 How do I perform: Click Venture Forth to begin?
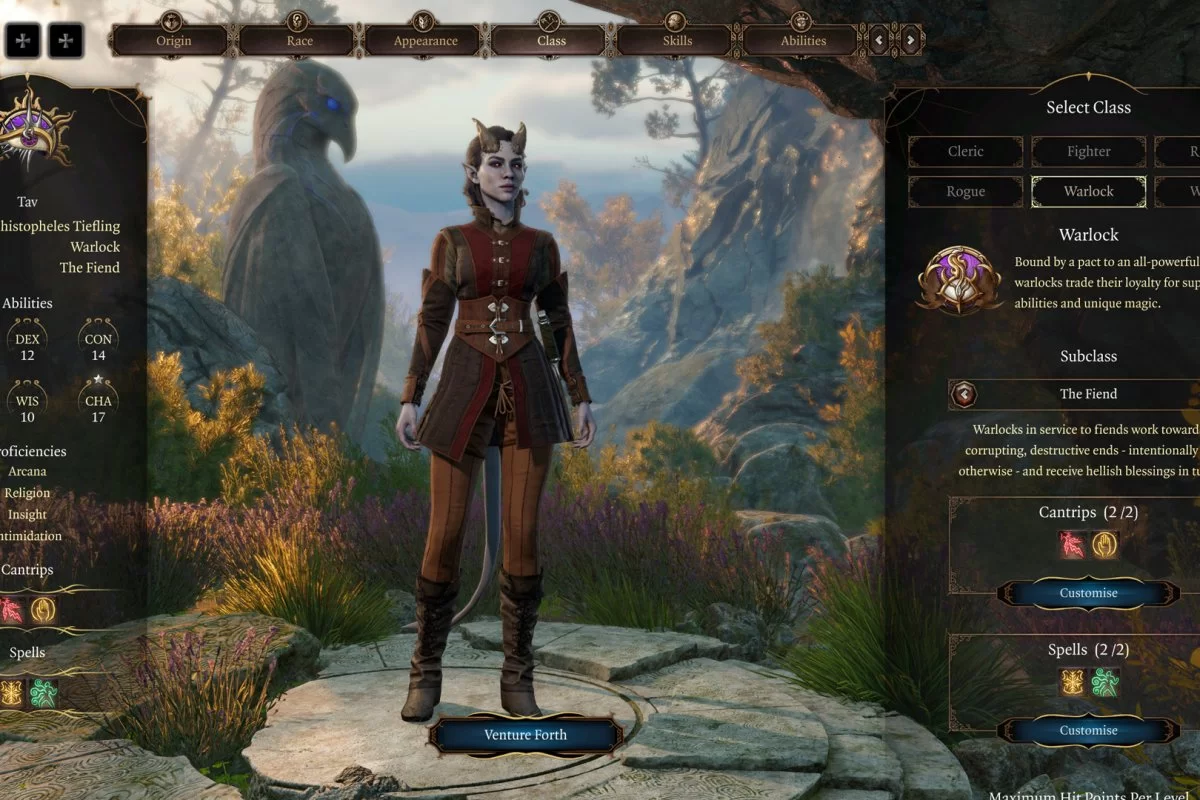click(x=525, y=735)
